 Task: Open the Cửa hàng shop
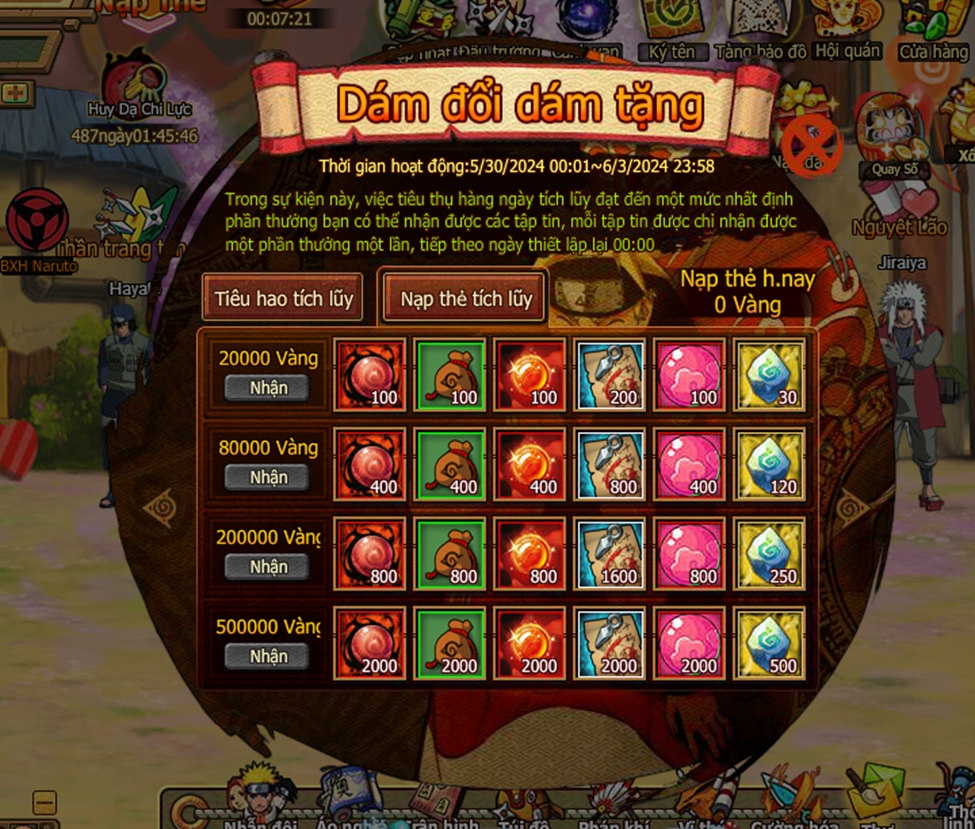point(933,30)
